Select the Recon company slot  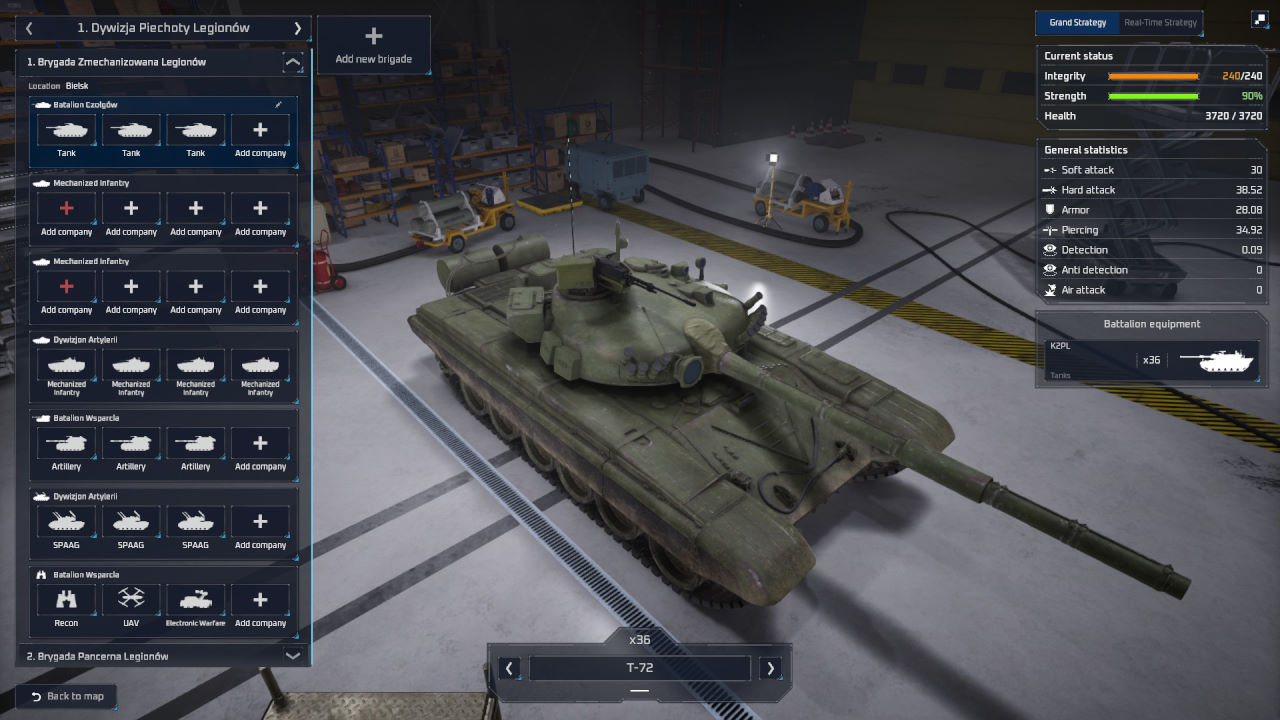coord(66,606)
